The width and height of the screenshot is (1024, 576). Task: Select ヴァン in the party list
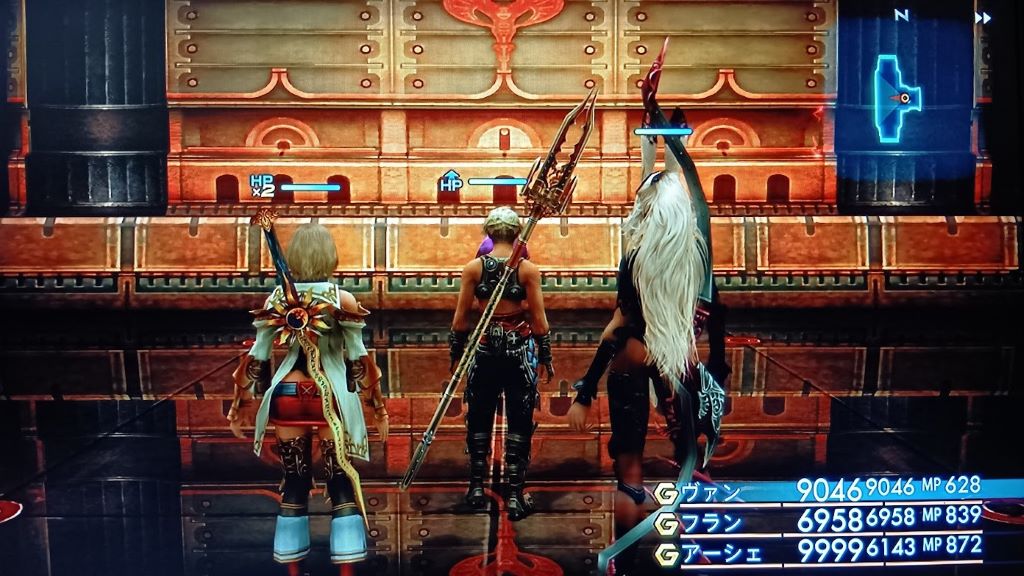pyautogui.click(x=712, y=492)
